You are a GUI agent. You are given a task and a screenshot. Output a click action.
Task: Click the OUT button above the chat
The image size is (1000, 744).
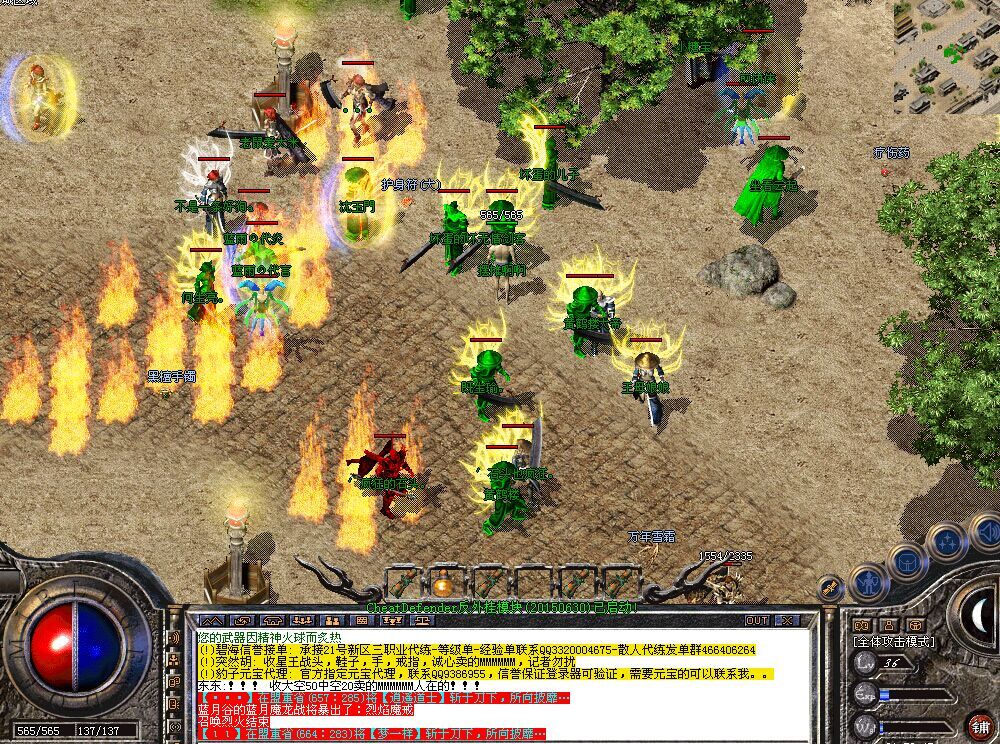pos(757,620)
